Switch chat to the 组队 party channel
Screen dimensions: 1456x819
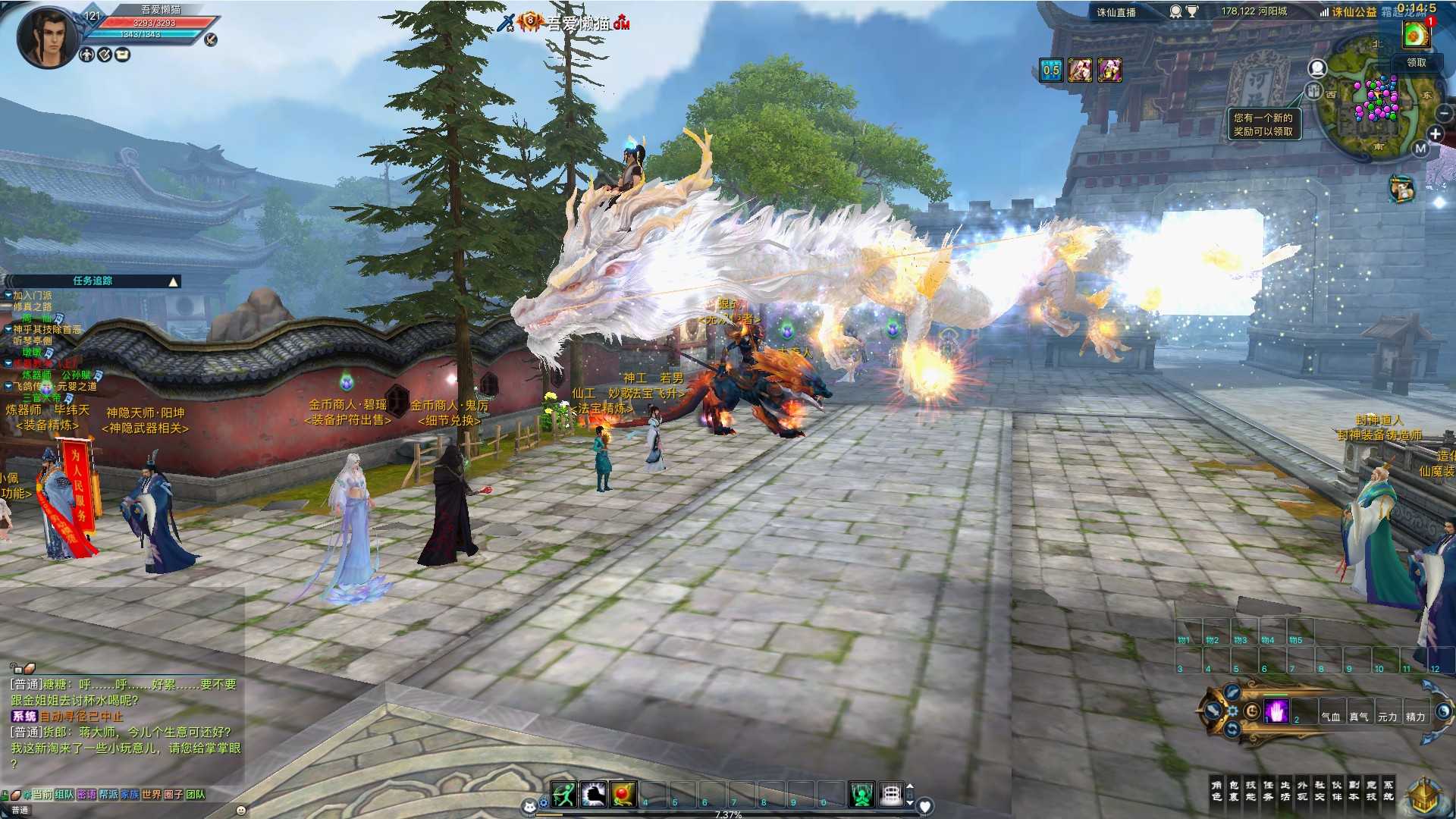(x=64, y=794)
